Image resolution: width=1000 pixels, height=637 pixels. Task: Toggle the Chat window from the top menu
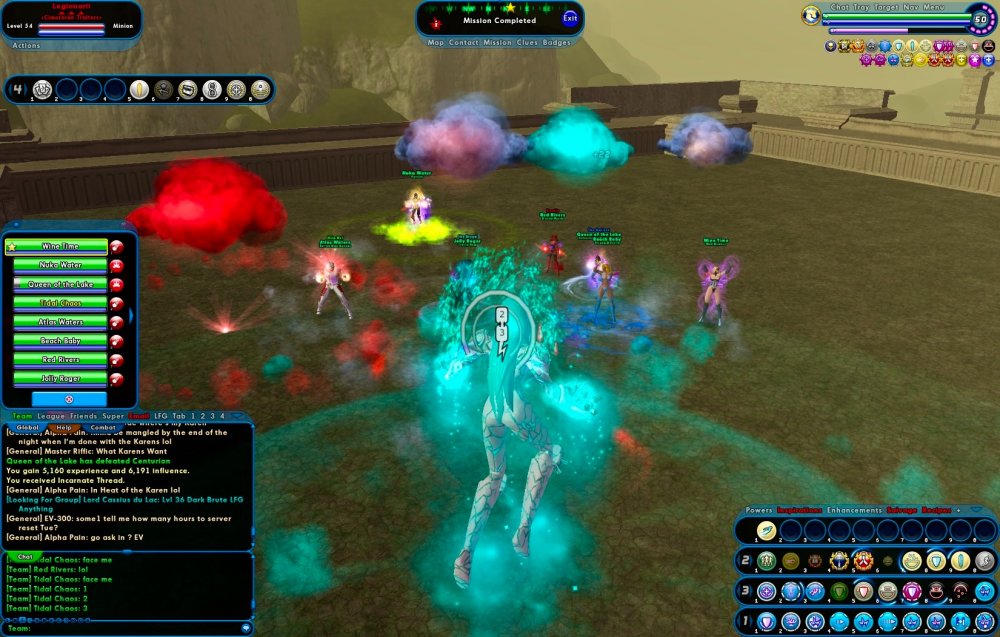839,7
